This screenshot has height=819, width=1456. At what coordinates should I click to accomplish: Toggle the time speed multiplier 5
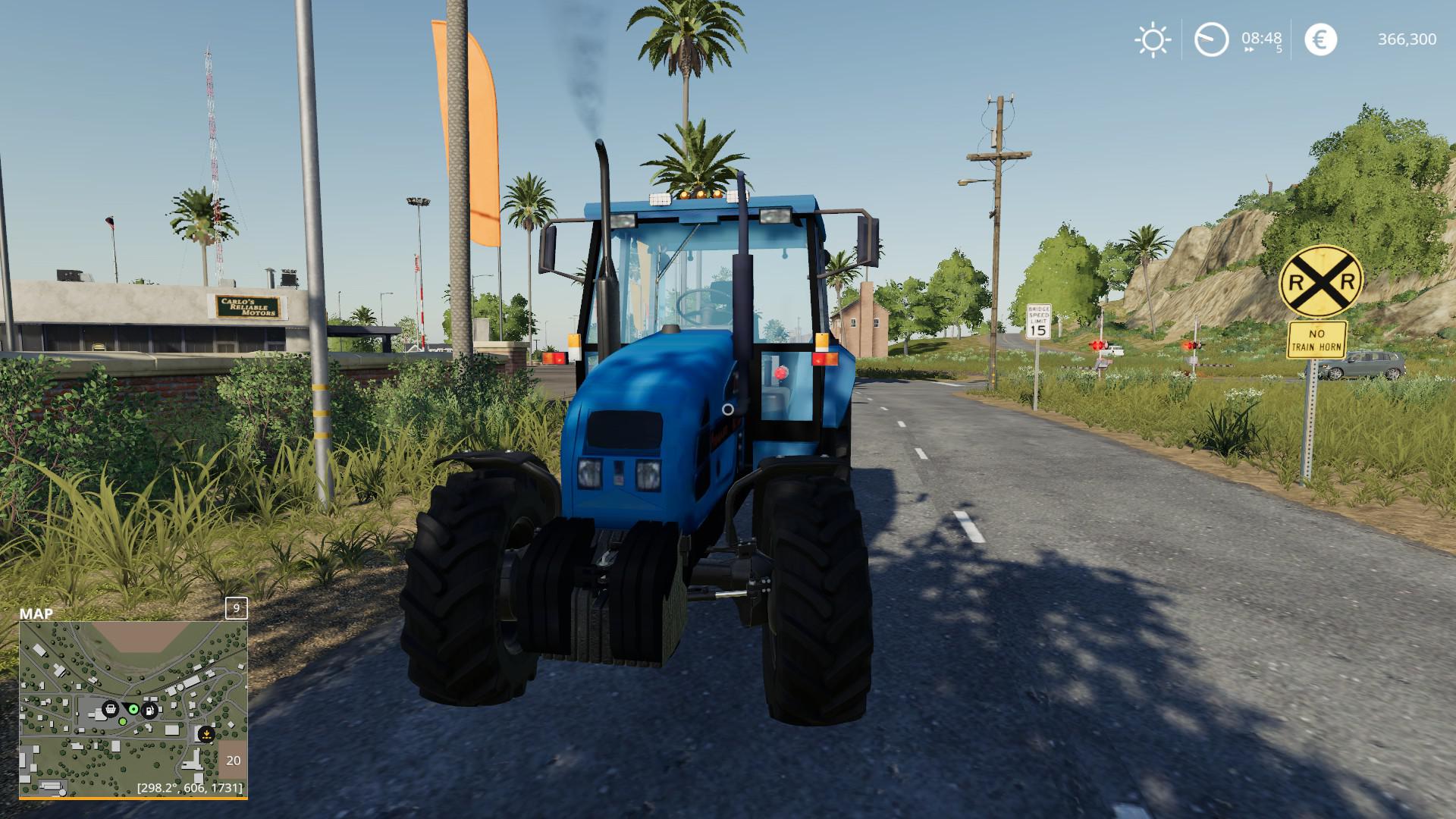click(x=1277, y=50)
